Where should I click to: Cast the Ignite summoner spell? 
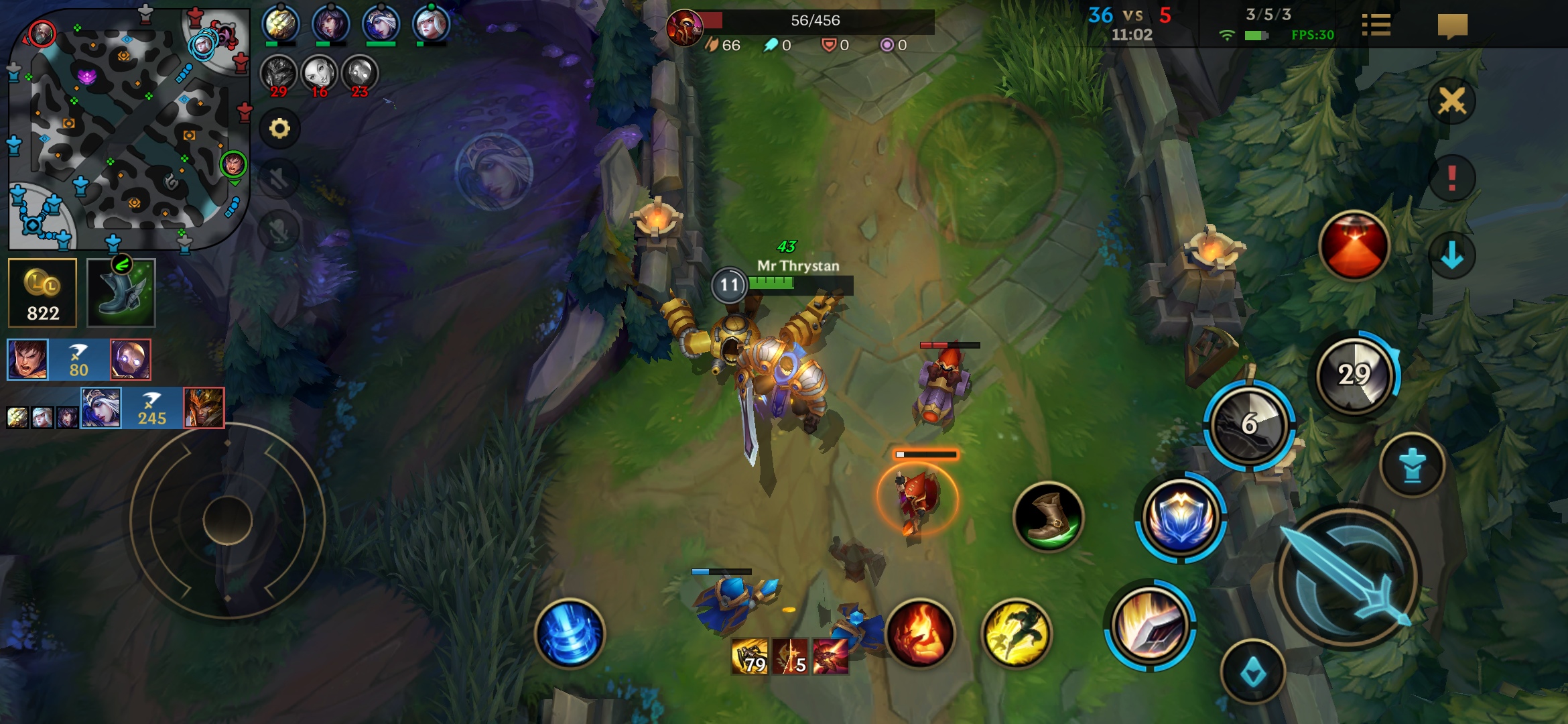(x=921, y=633)
